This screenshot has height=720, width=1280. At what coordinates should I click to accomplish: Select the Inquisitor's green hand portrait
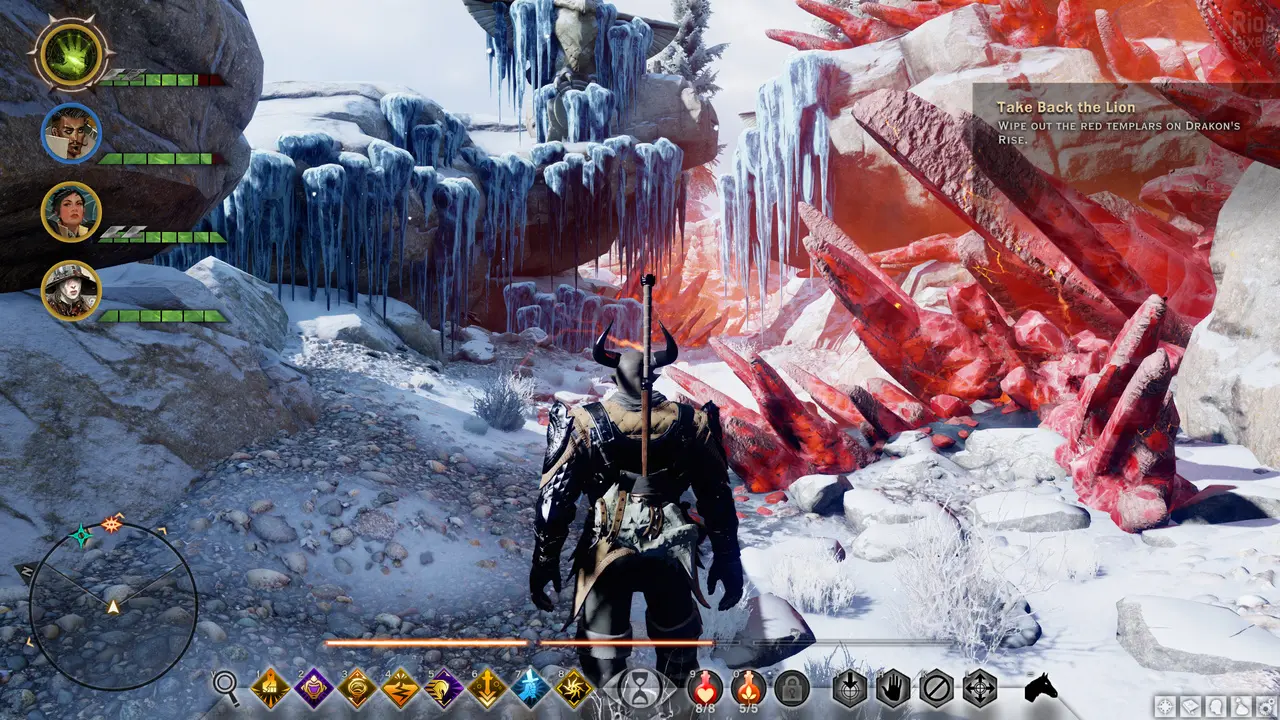pyautogui.click(x=70, y=55)
